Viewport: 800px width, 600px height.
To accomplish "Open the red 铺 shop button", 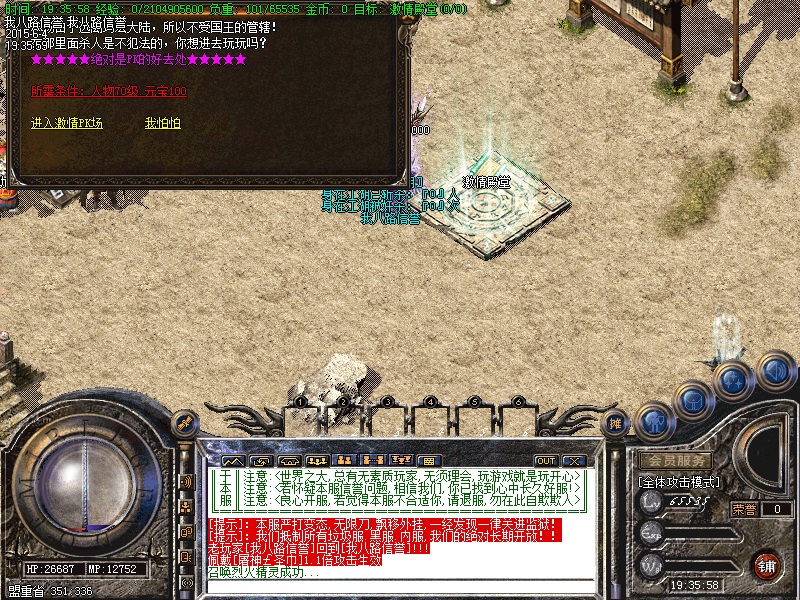I will point(767,565).
